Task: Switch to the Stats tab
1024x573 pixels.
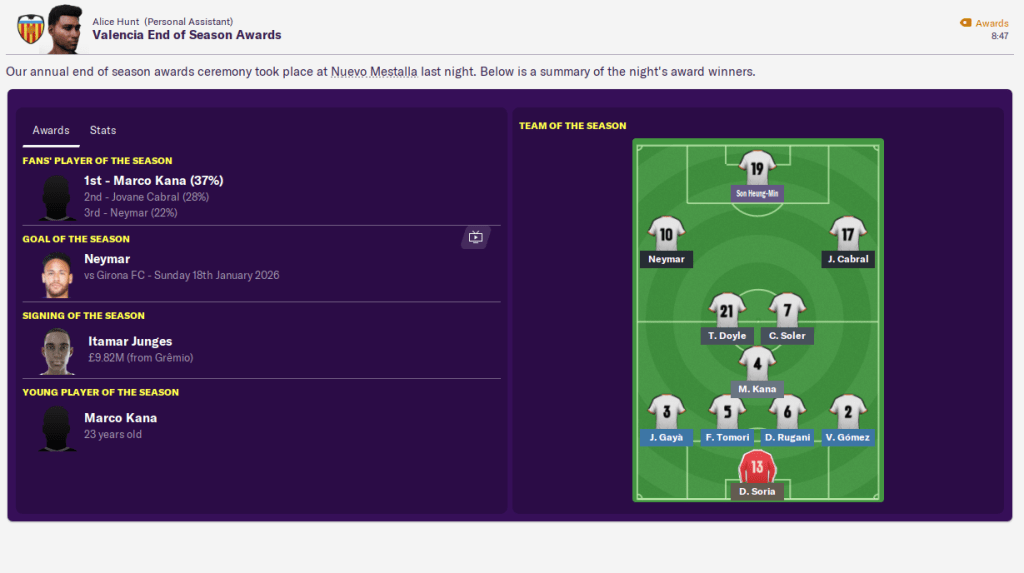Action: coord(103,130)
